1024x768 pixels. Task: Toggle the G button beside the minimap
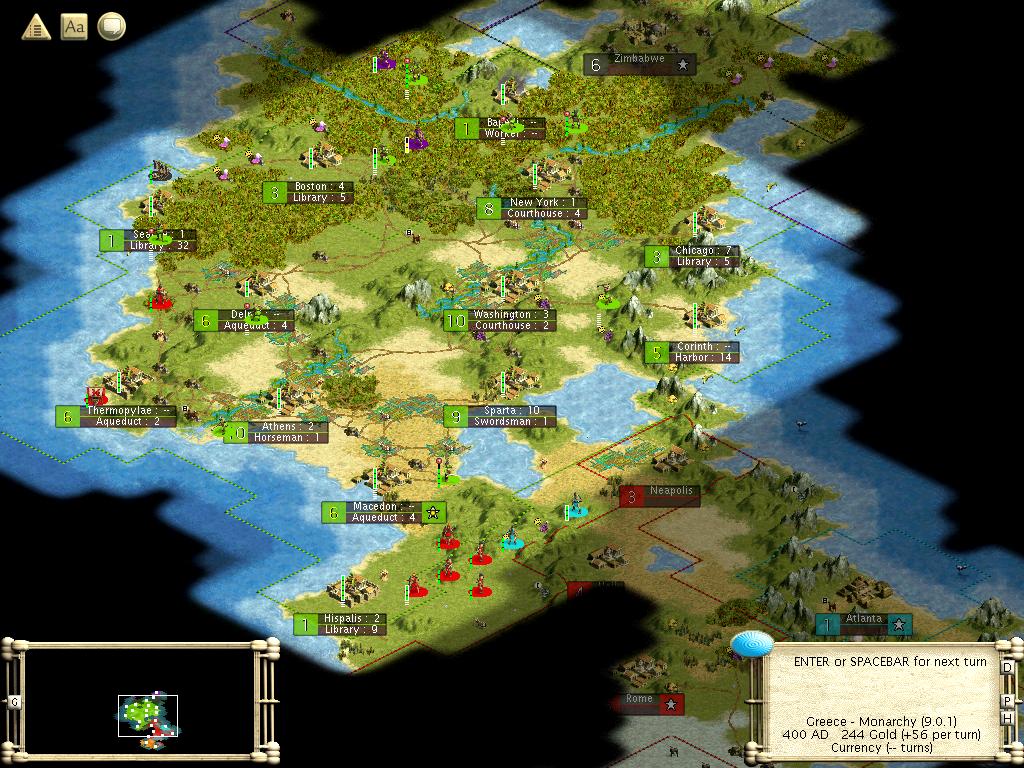pyautogui.click(x=14, y=702)
